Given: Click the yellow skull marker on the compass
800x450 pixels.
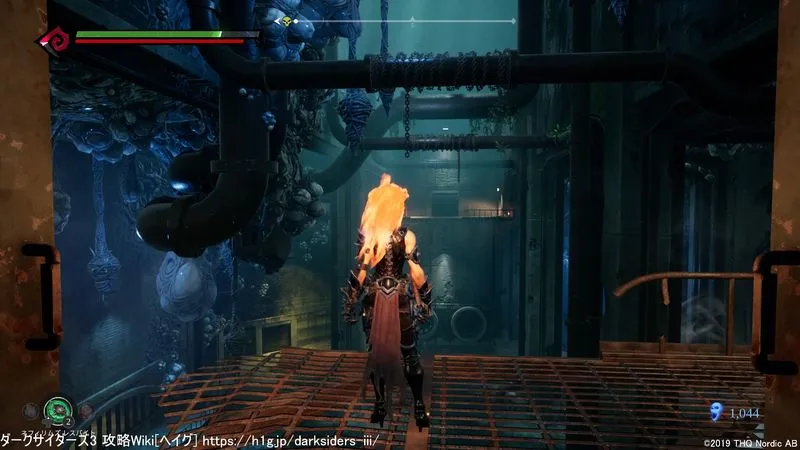Looking at the screenshot, I should pos(288,20).
